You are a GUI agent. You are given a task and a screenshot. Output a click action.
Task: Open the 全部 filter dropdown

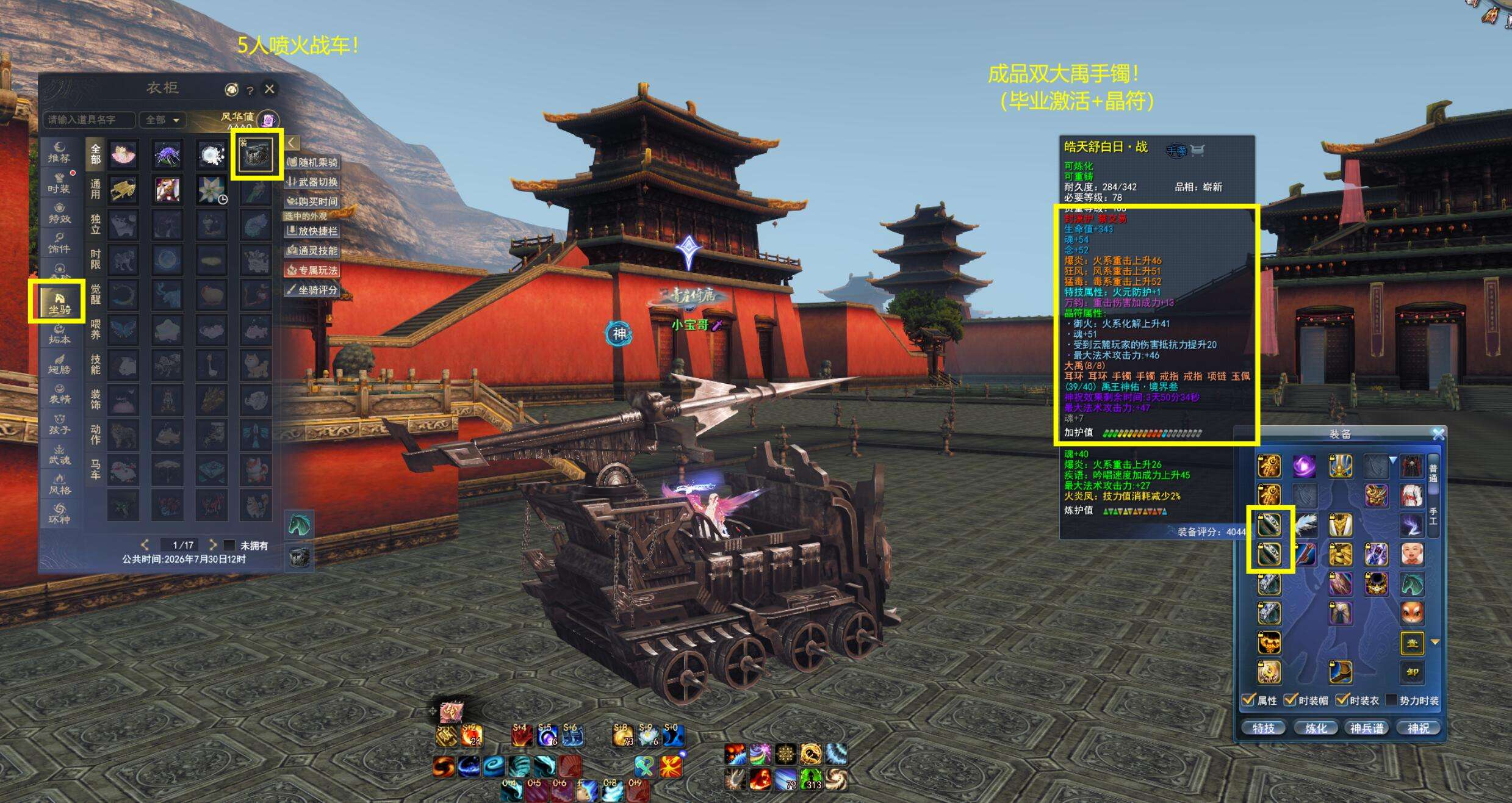(162, 120)
